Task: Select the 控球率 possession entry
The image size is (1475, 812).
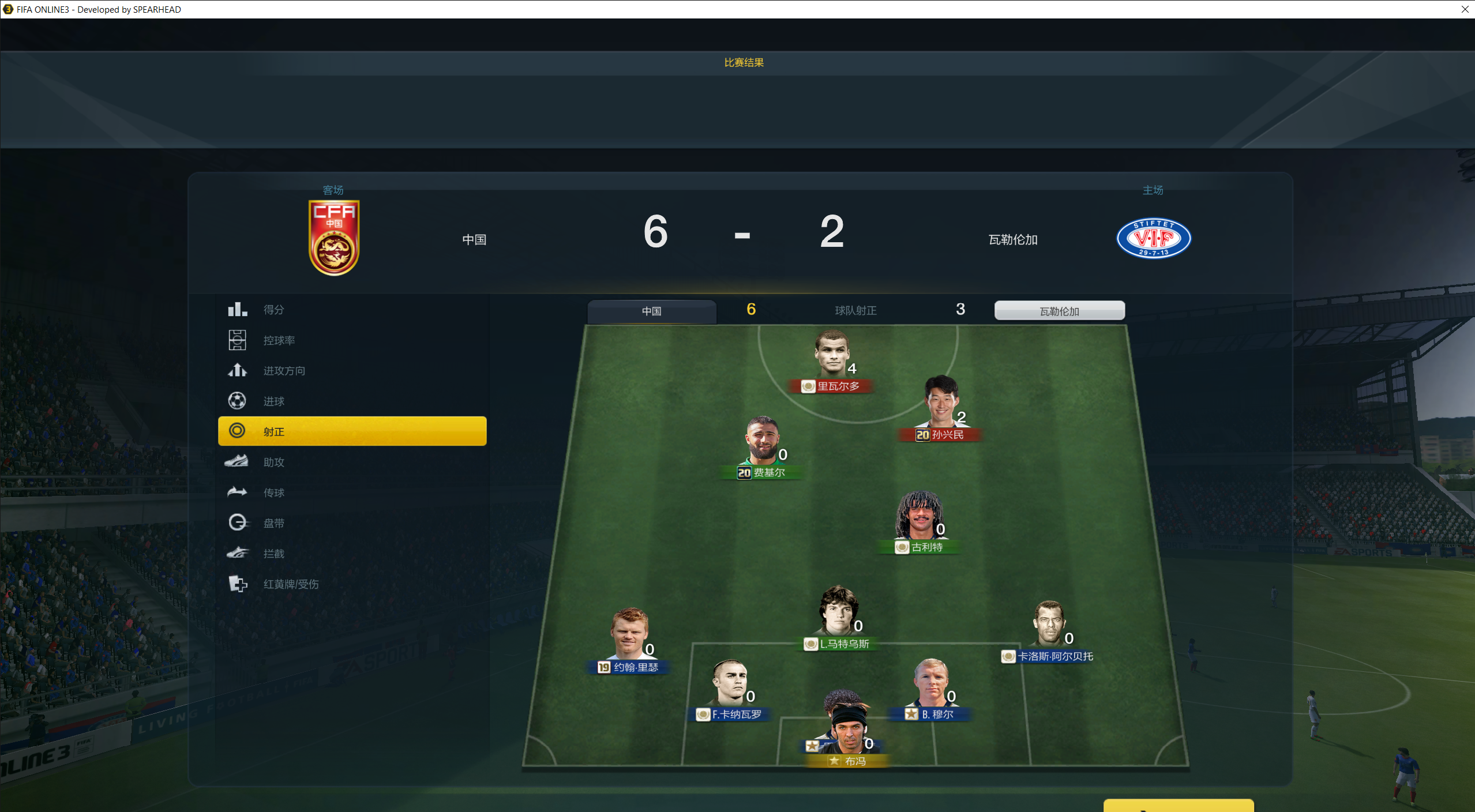Action: click(x=279, y=340)
